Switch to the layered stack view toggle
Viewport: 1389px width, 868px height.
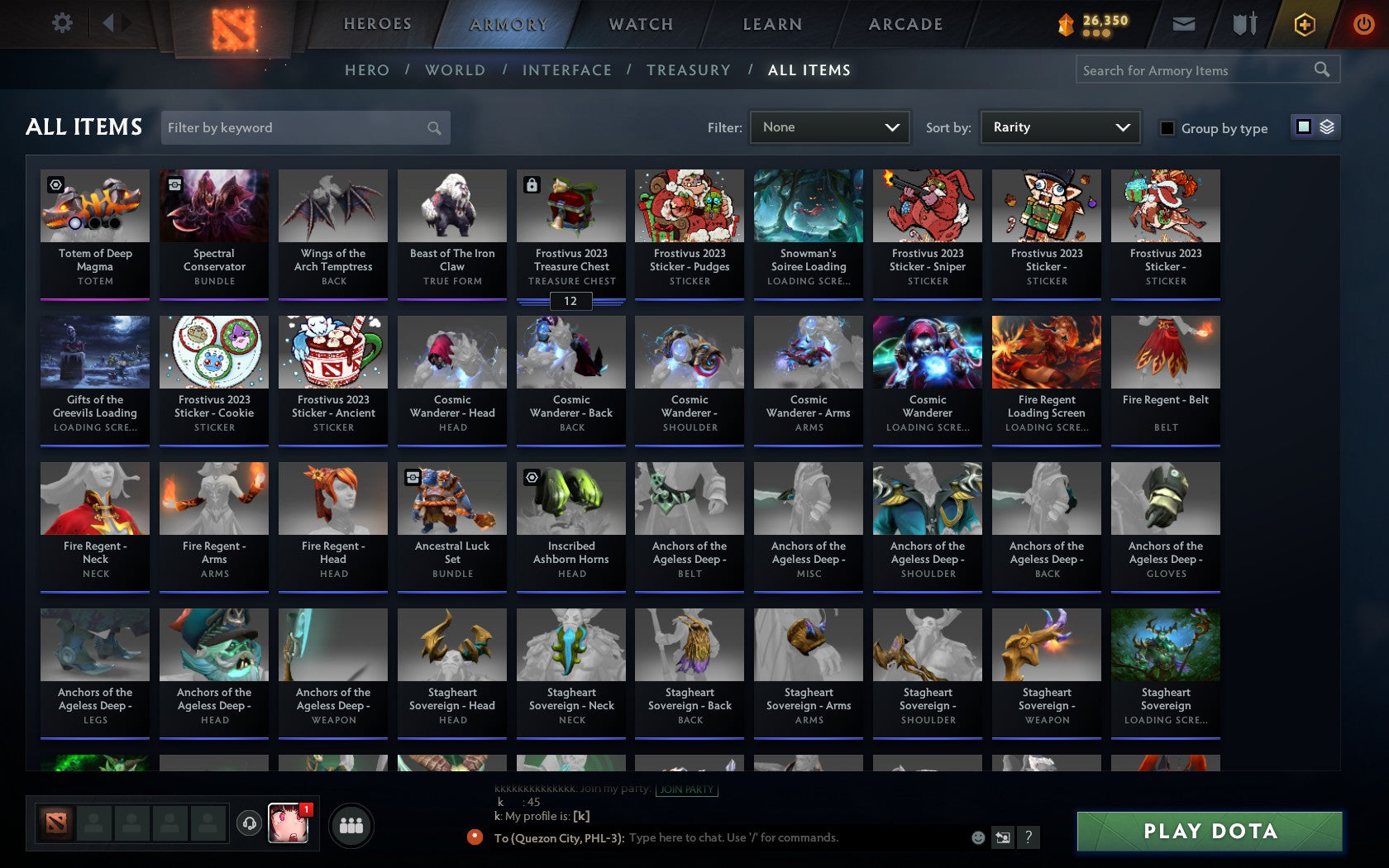click(x=1327, y=127)
